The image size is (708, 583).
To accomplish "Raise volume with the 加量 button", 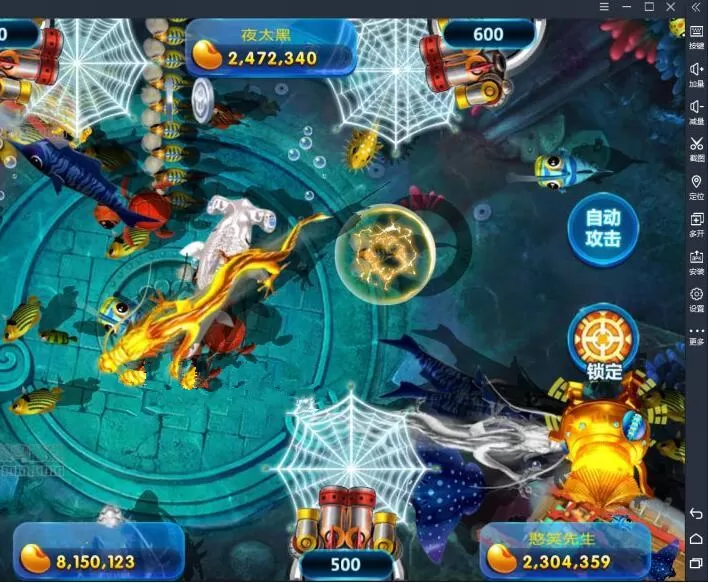I will 696,74.
